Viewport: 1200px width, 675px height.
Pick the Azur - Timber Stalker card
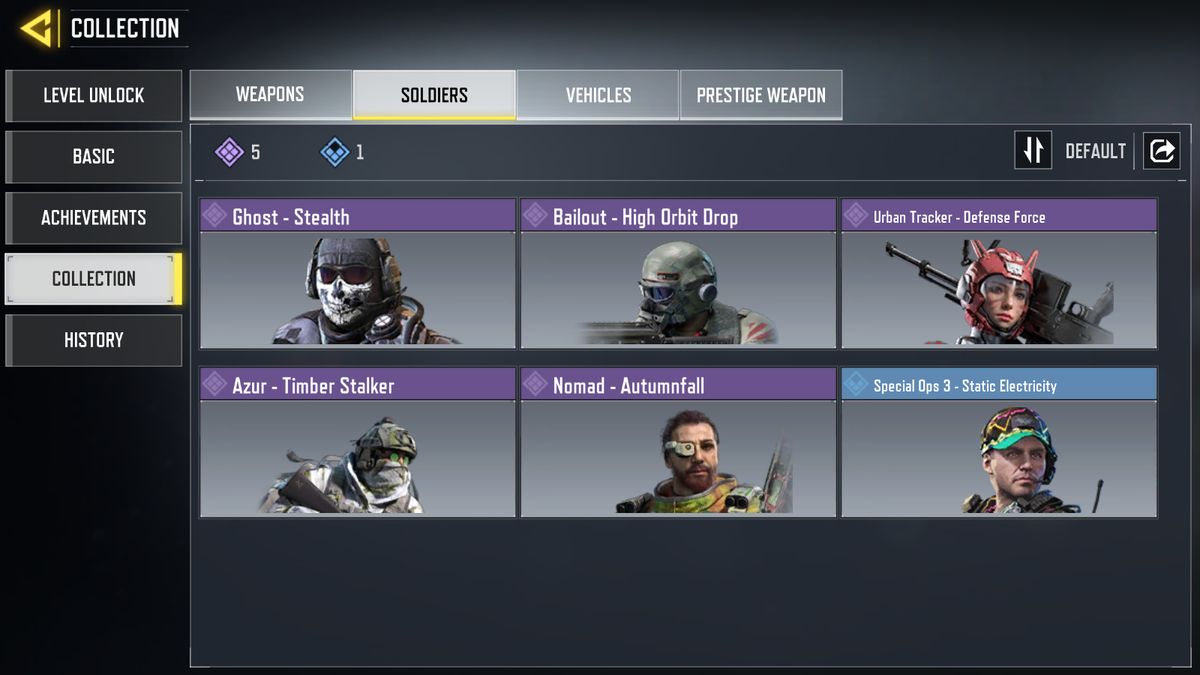coord(357,442)
